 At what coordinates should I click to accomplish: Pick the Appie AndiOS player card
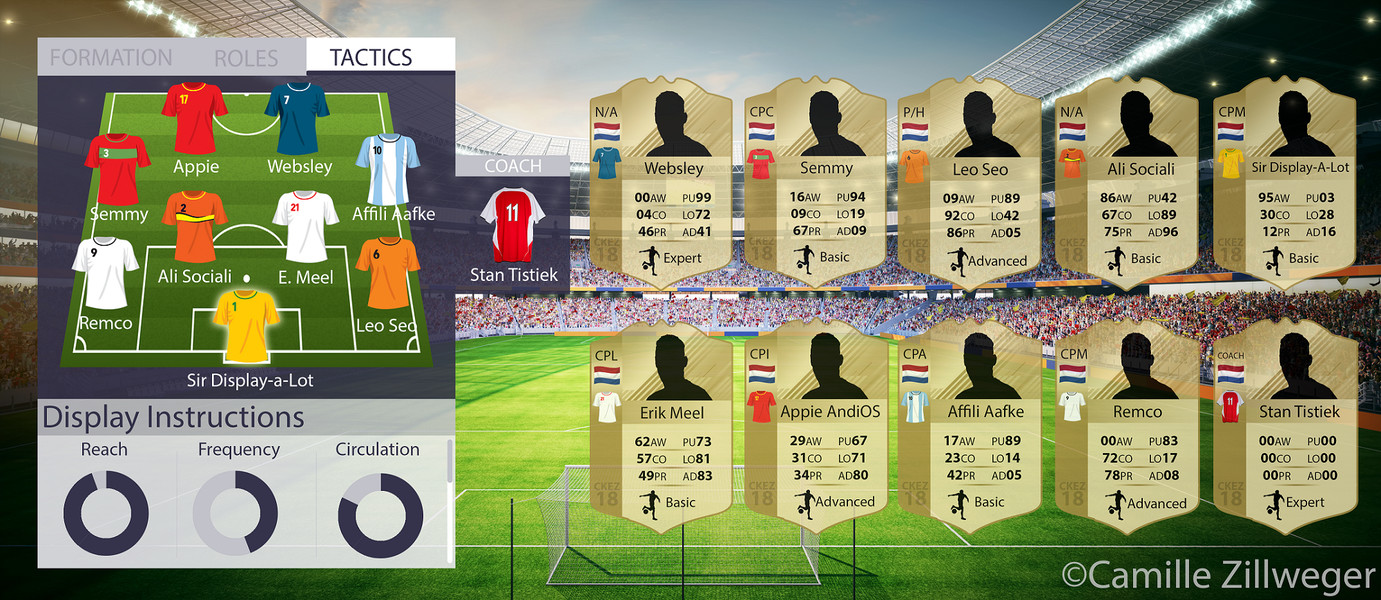tap(813, 420)
